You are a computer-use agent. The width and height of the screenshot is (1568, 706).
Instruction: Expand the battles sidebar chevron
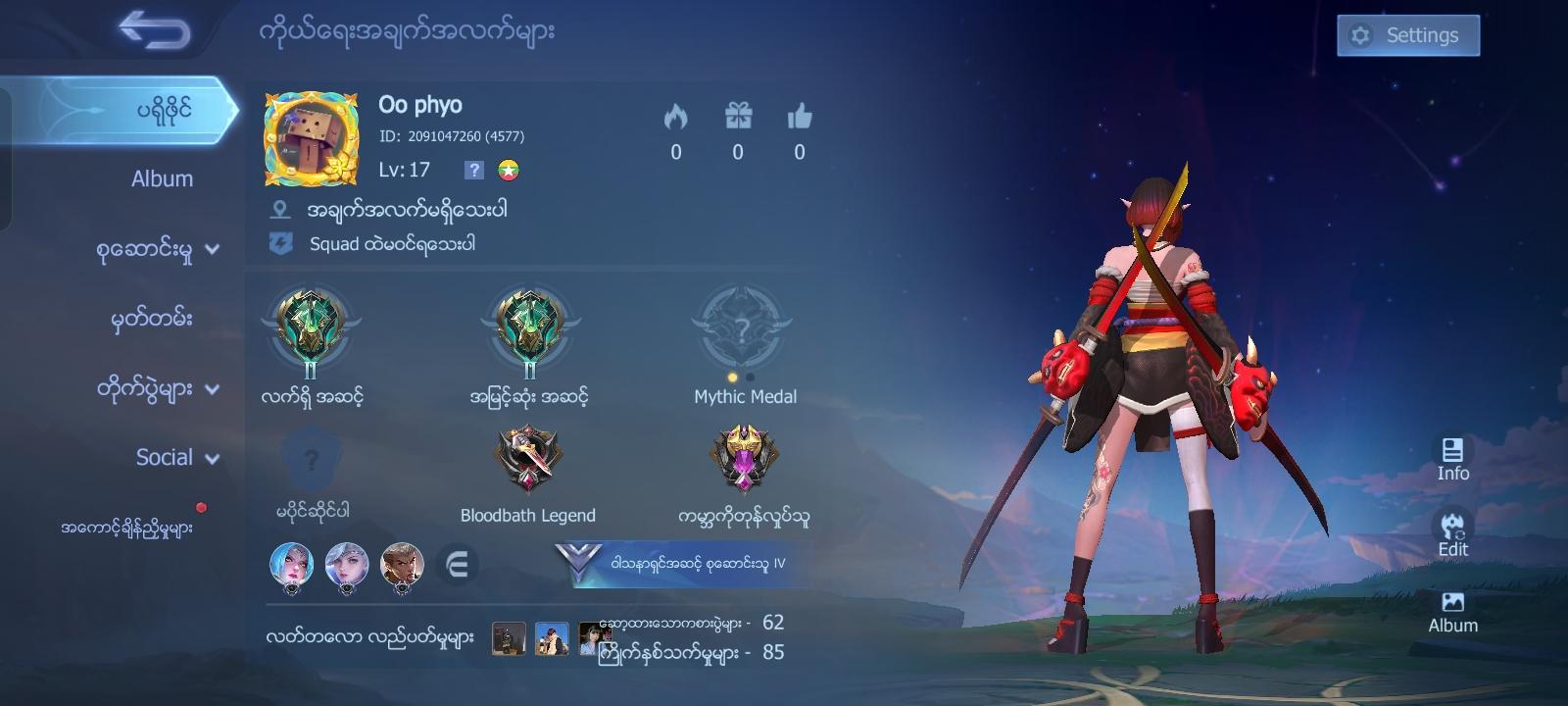[211, 387]
